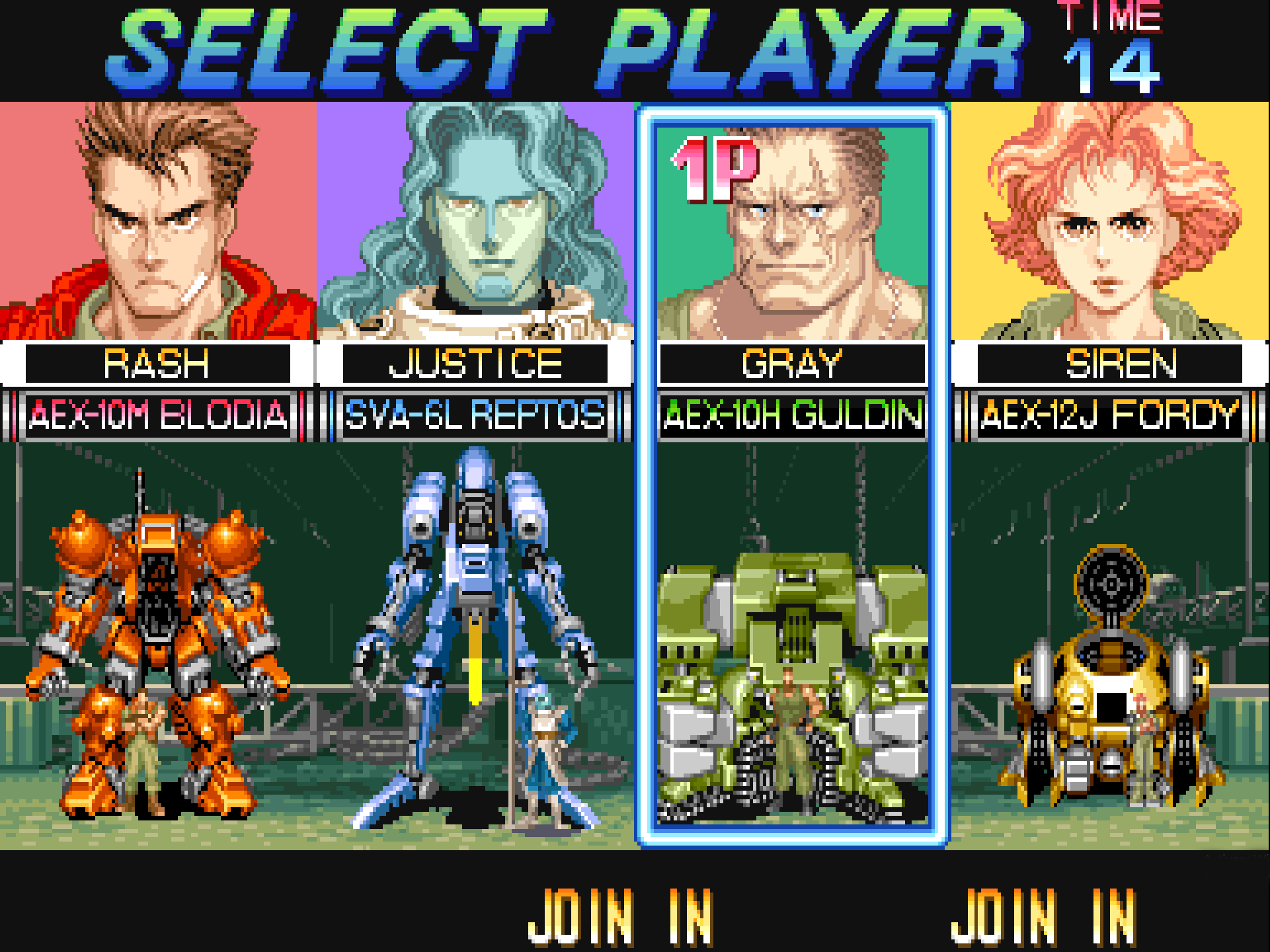Choose the Justice pilot portrait
Viewport: 1270px width, 952px height.
click(475, 221)
